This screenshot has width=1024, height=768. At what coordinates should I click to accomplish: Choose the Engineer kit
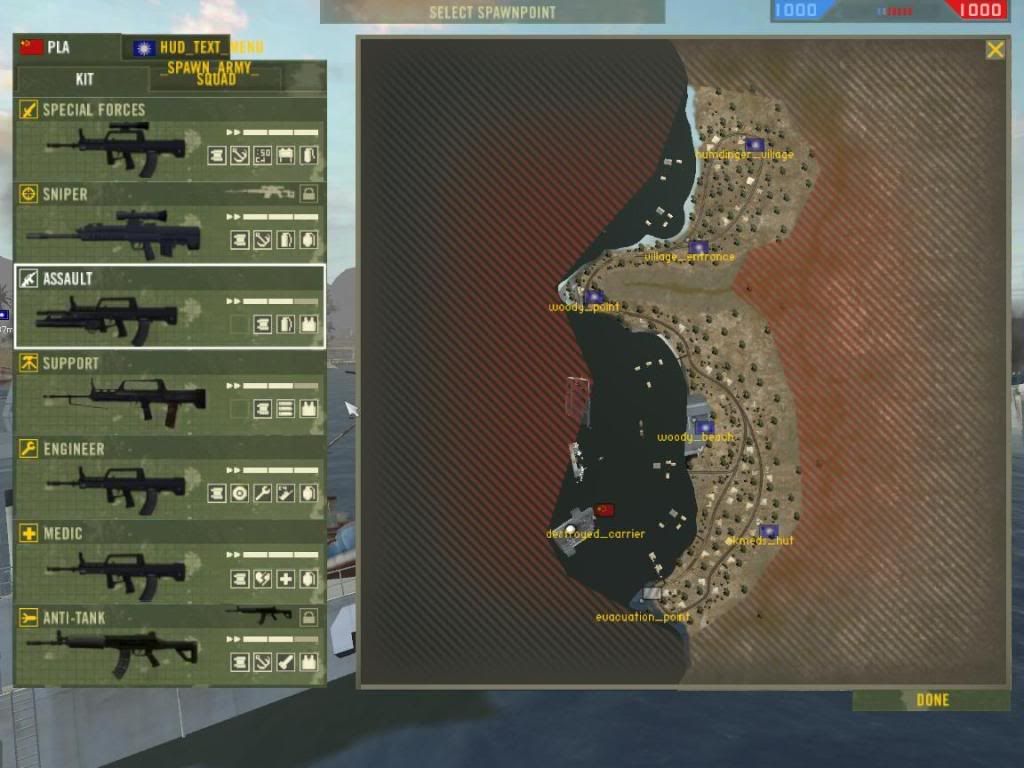[x=170, y=477]
